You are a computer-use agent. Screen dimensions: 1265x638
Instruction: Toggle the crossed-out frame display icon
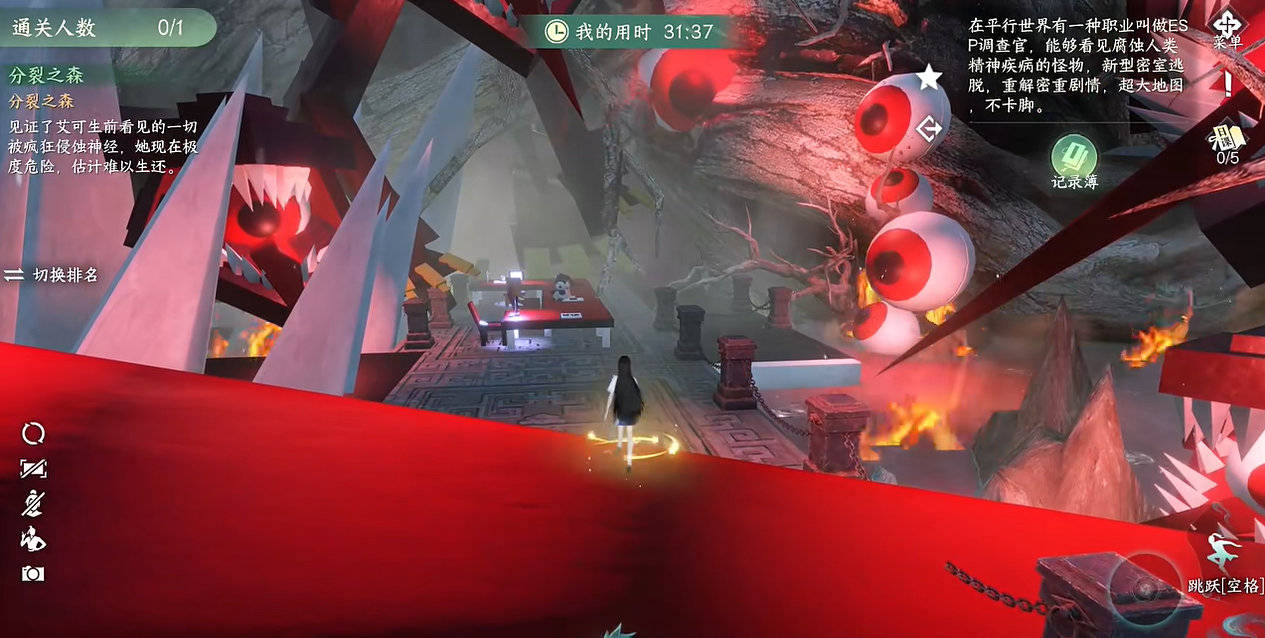[33, 468]
